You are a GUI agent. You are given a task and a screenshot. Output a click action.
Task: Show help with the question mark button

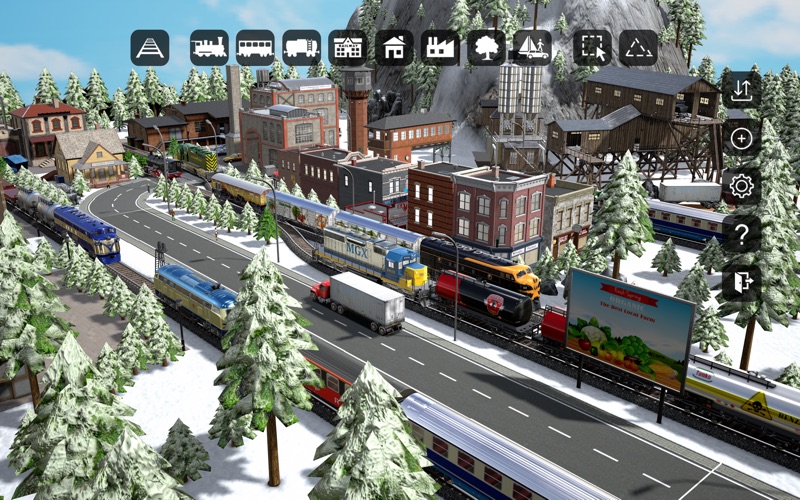[741, 234]
